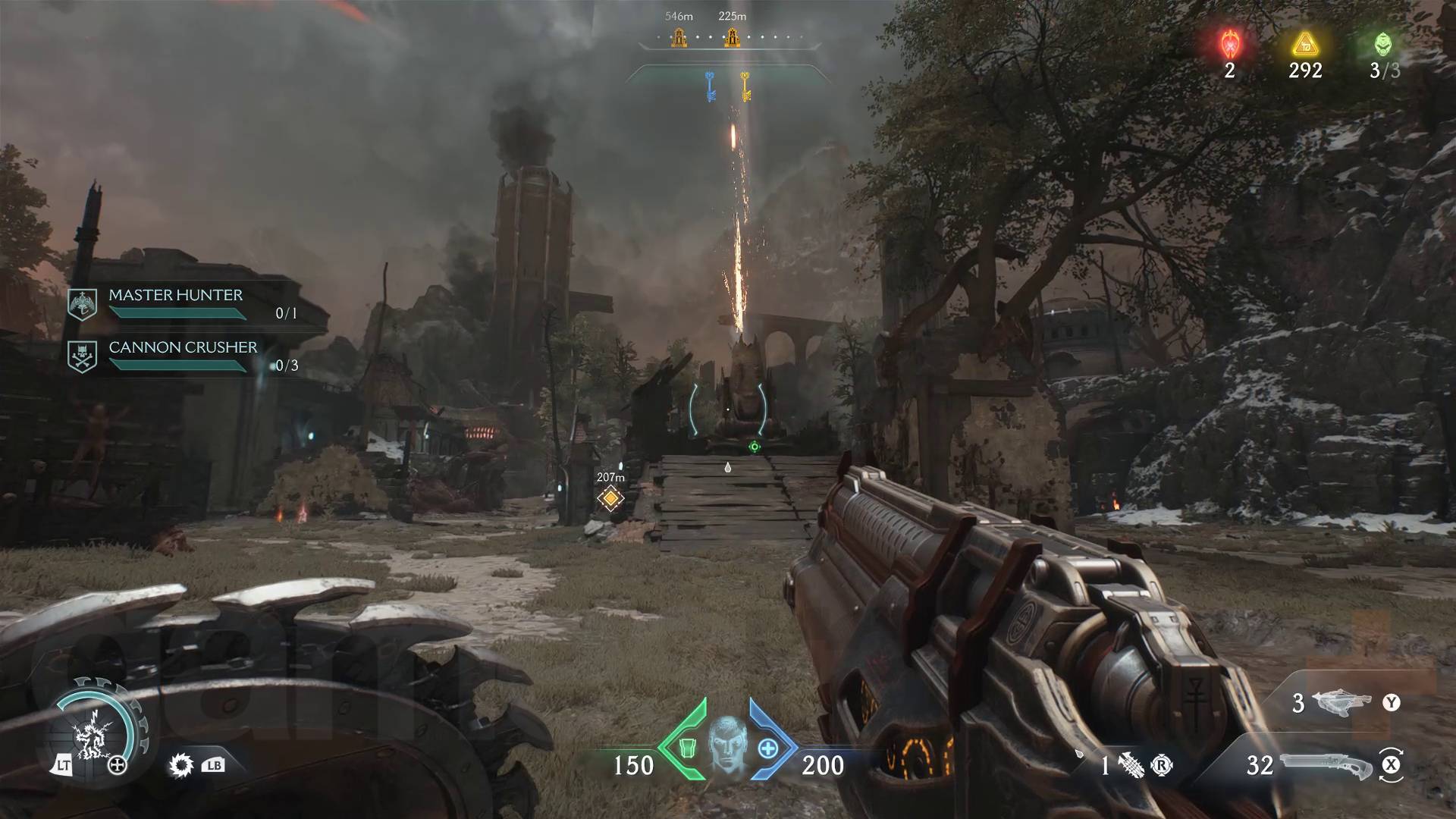The image size is (1456, 819).
Task: Select the yellow key icon
Action: point(745,86)
